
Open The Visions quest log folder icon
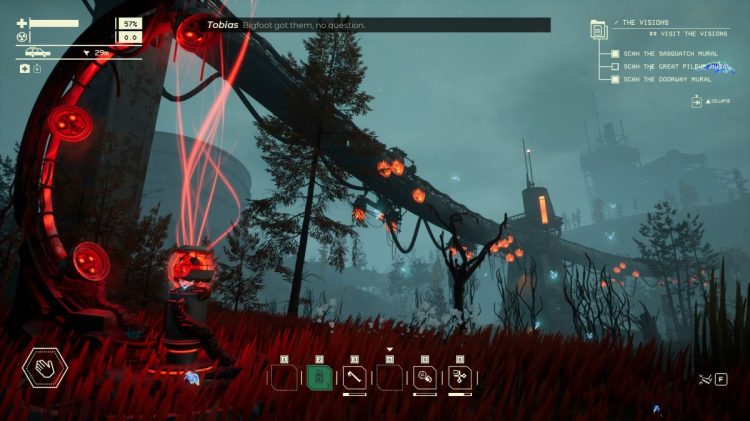598,27
